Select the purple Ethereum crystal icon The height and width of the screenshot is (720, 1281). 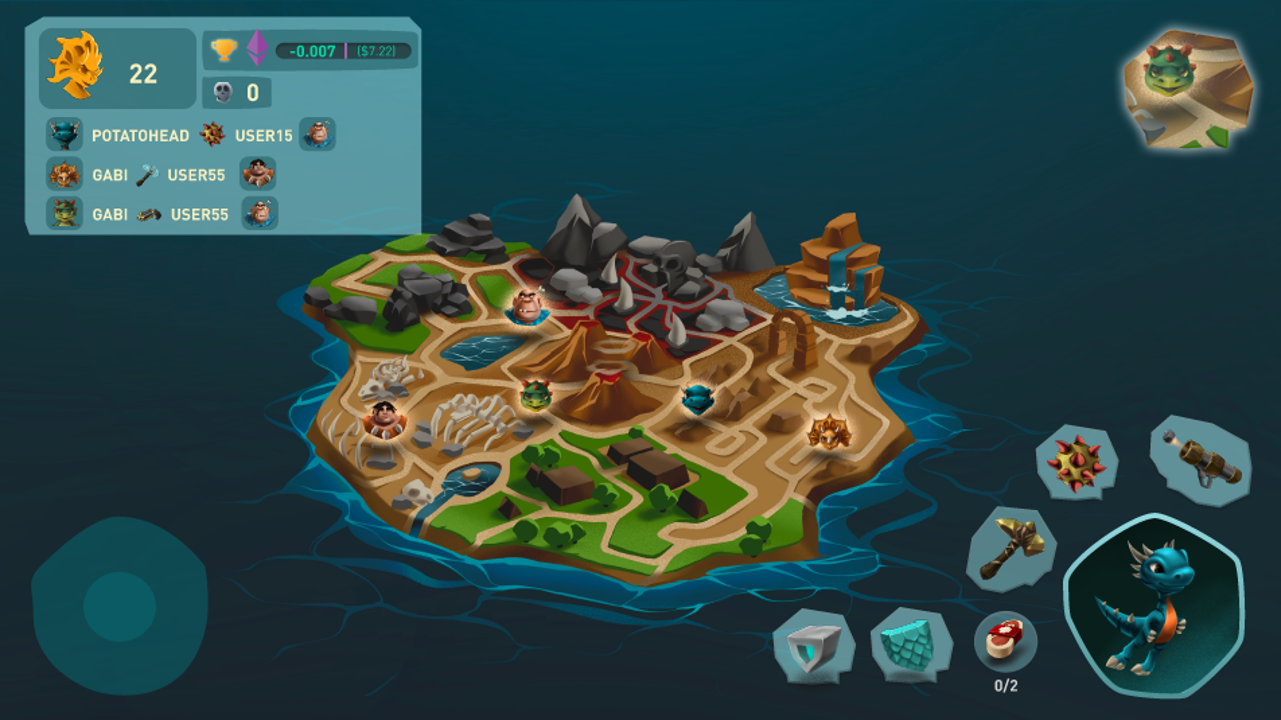[257, 48]
